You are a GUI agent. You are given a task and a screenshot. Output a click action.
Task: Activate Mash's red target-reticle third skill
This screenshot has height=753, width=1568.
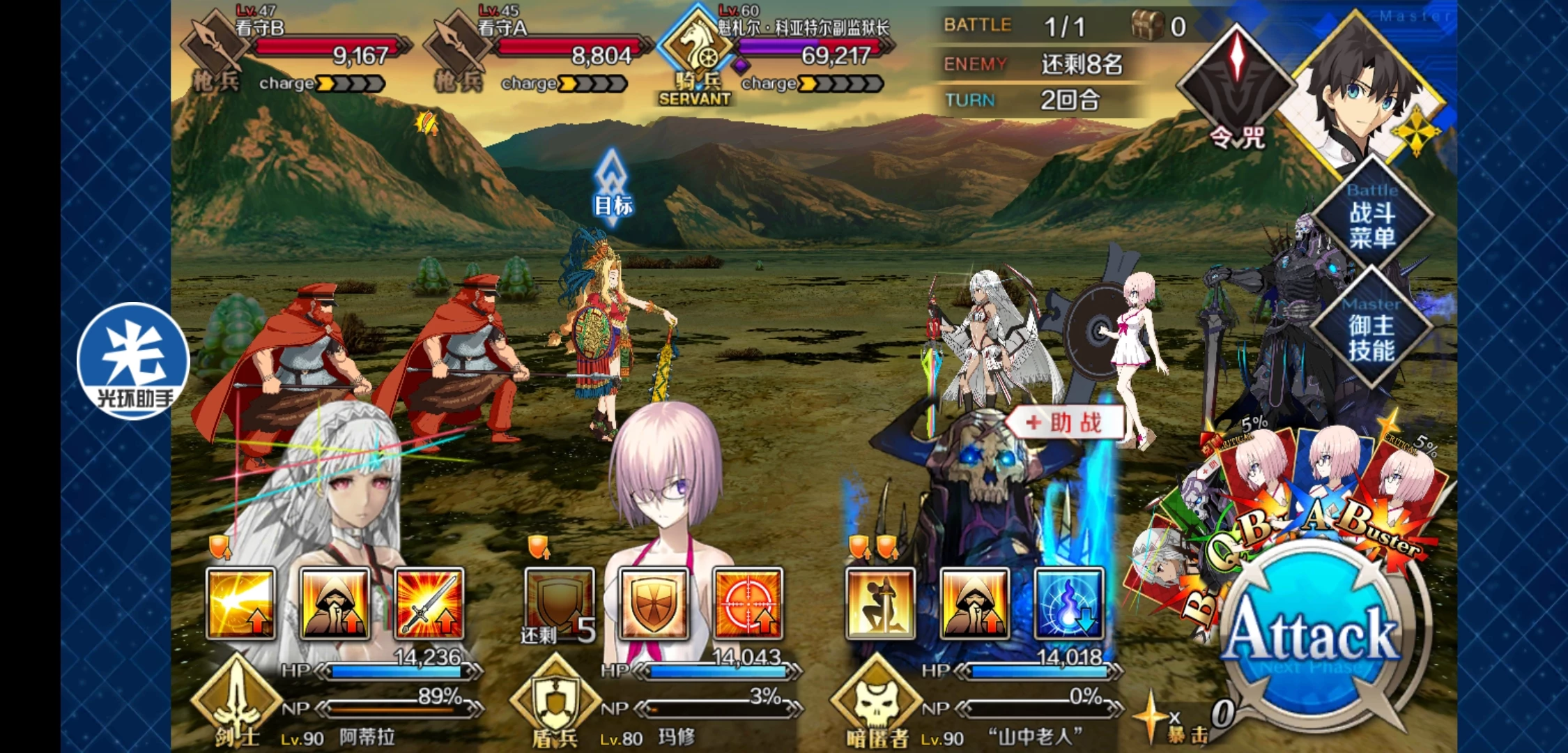tap(748, 604)
